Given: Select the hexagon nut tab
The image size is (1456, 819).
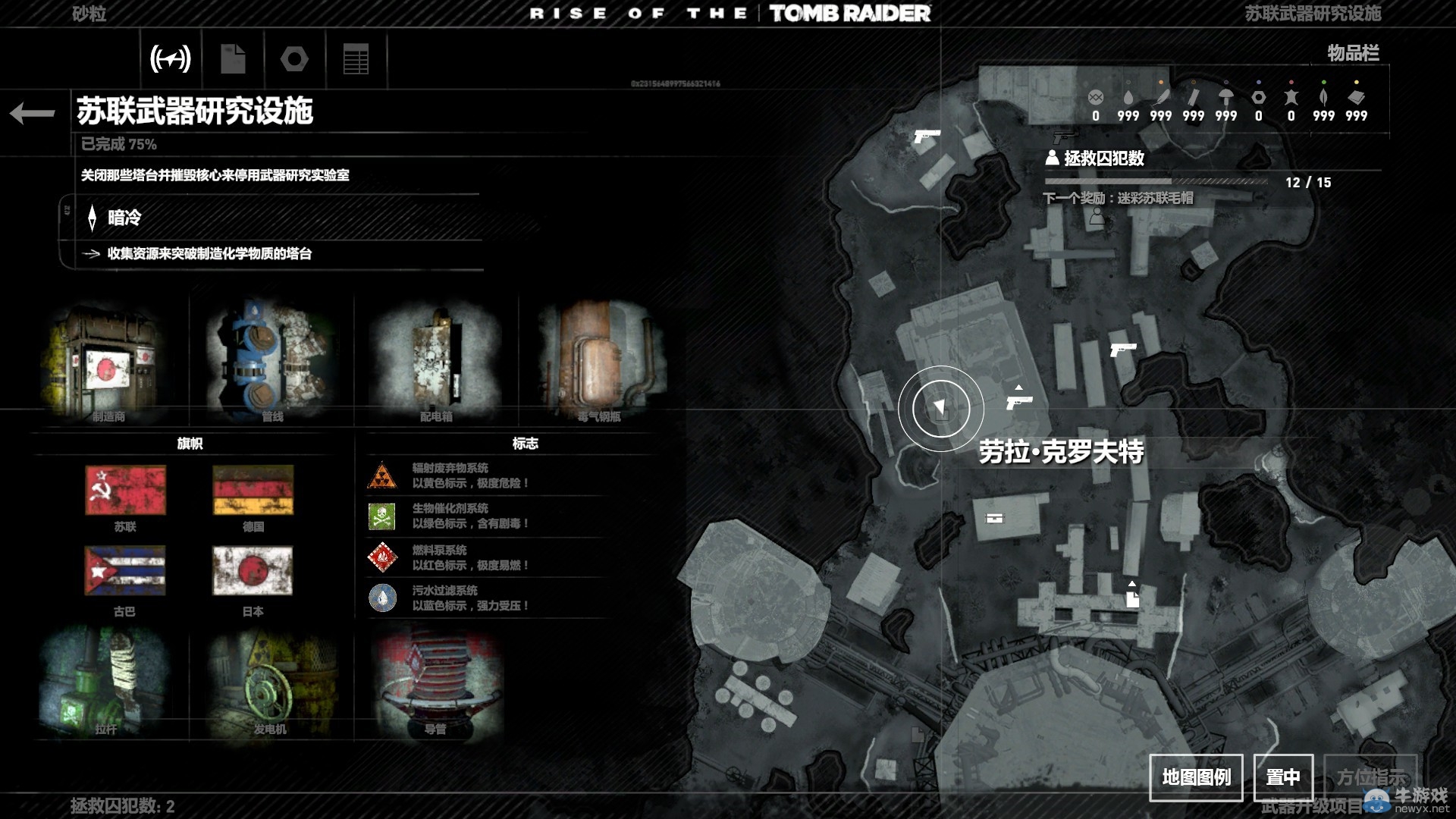Looking at the screenshot, I should click(x=294, y=58).
